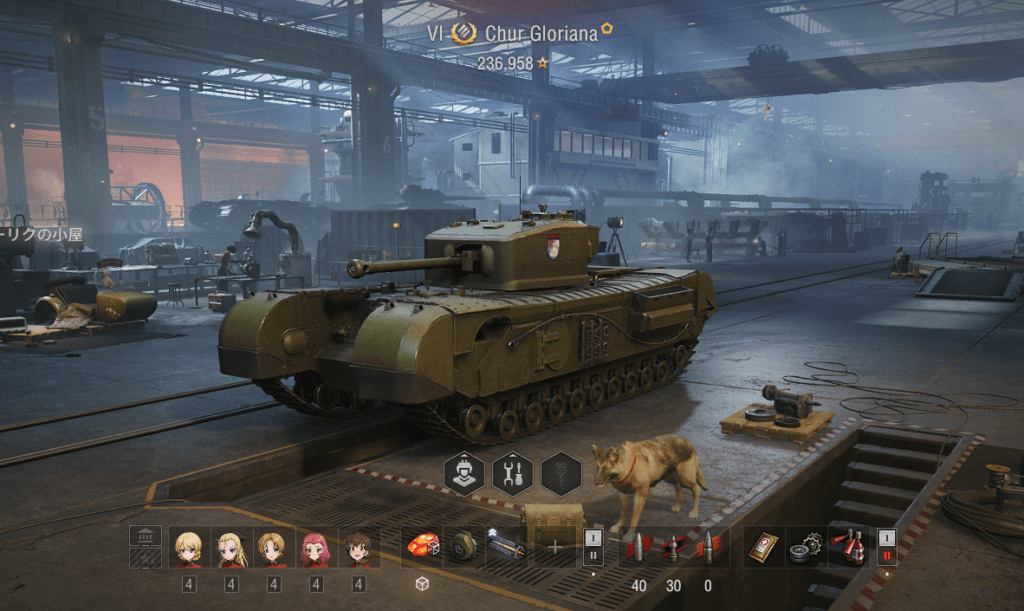Open the crew hexagon button
Screen dimensions: 1024x611
(464, 473)
